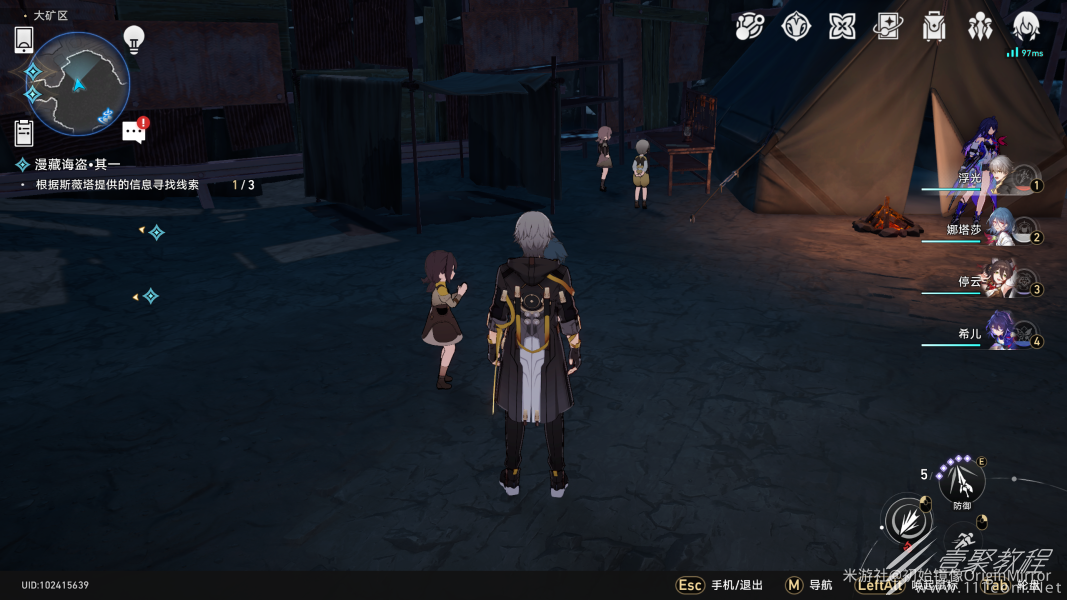Switch to party member 浮光
Screen dimensions: 1067x600
tap(1005, 179)
